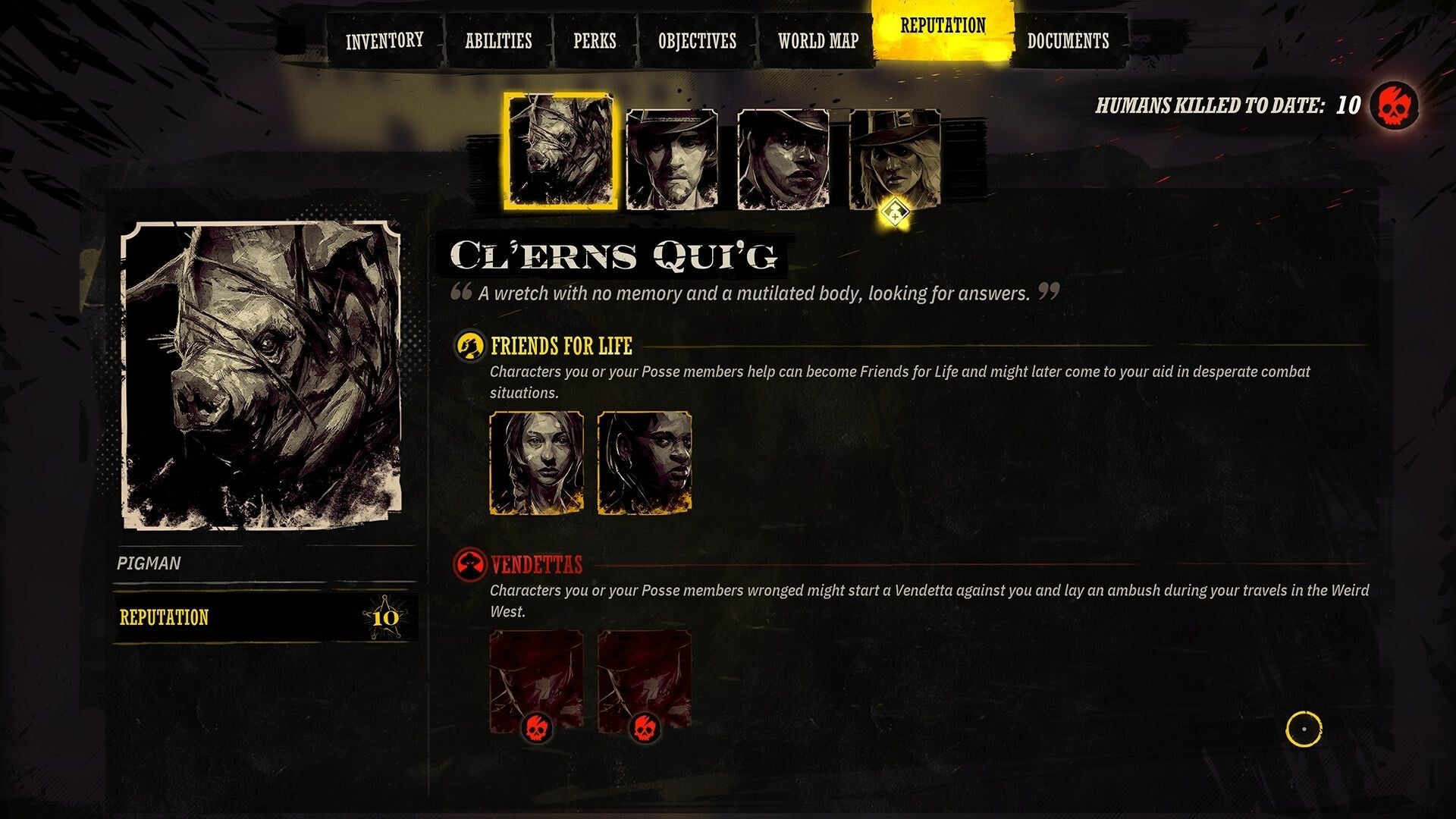
Task: Click the first Friends for Life portrait
Action: point(535,463)
